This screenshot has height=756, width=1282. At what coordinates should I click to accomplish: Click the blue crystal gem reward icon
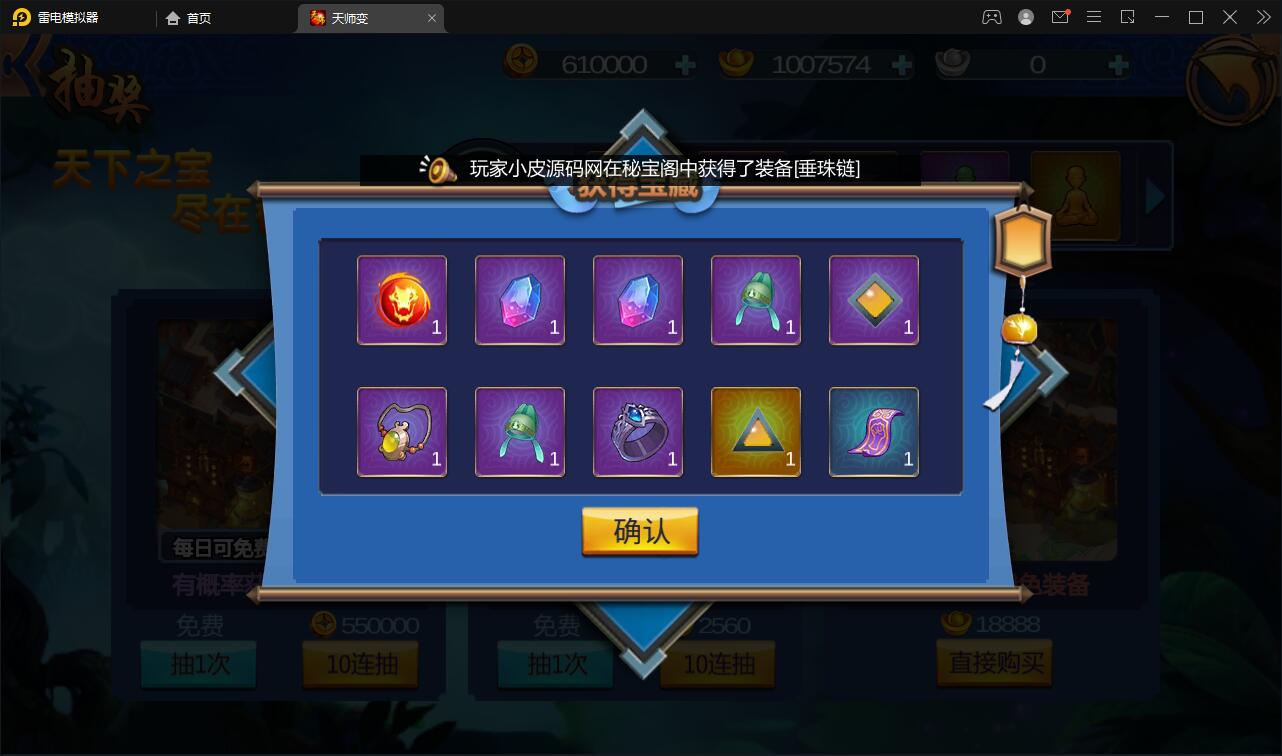[x=519, y=299]
